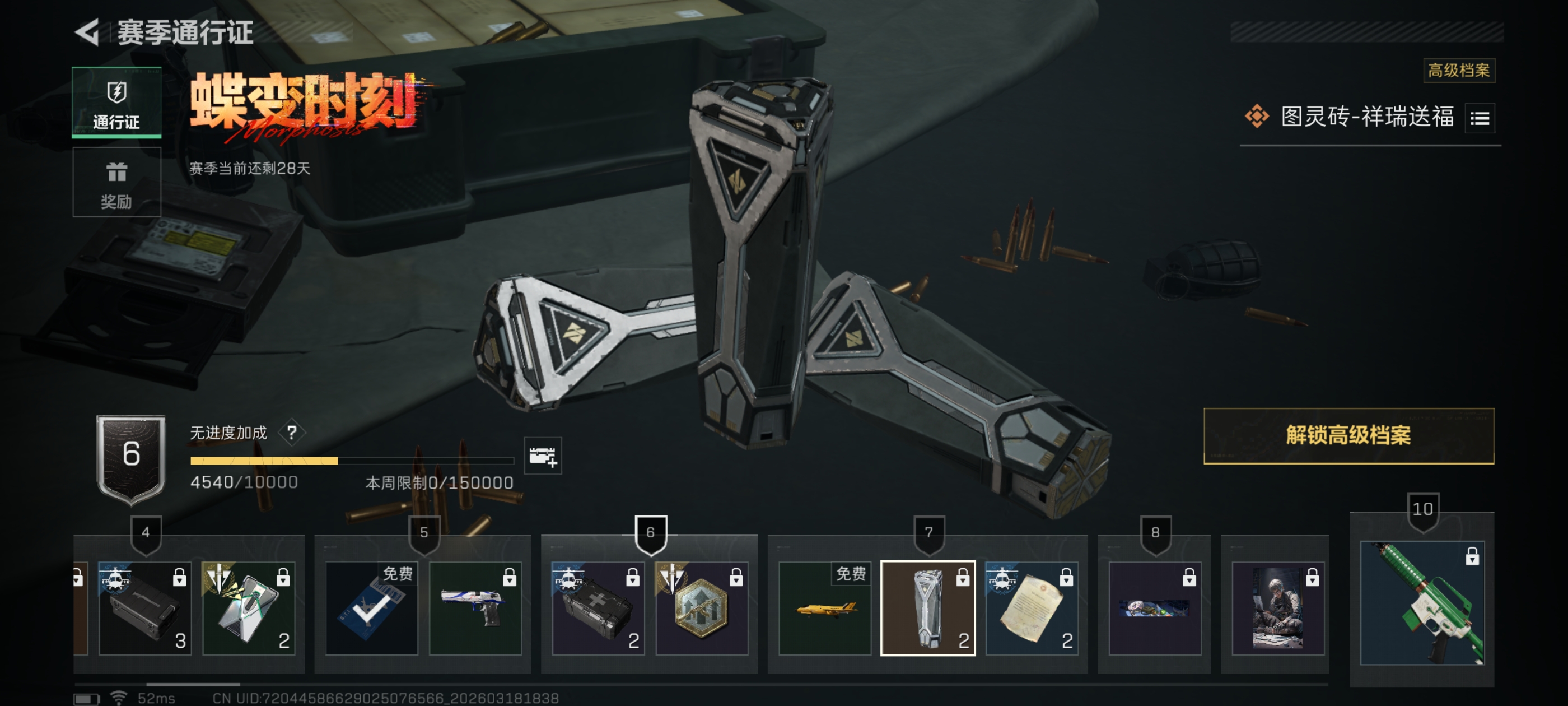Select the parchment document reward tile
Viewport: 1568px width, 706px height.
1031,608
